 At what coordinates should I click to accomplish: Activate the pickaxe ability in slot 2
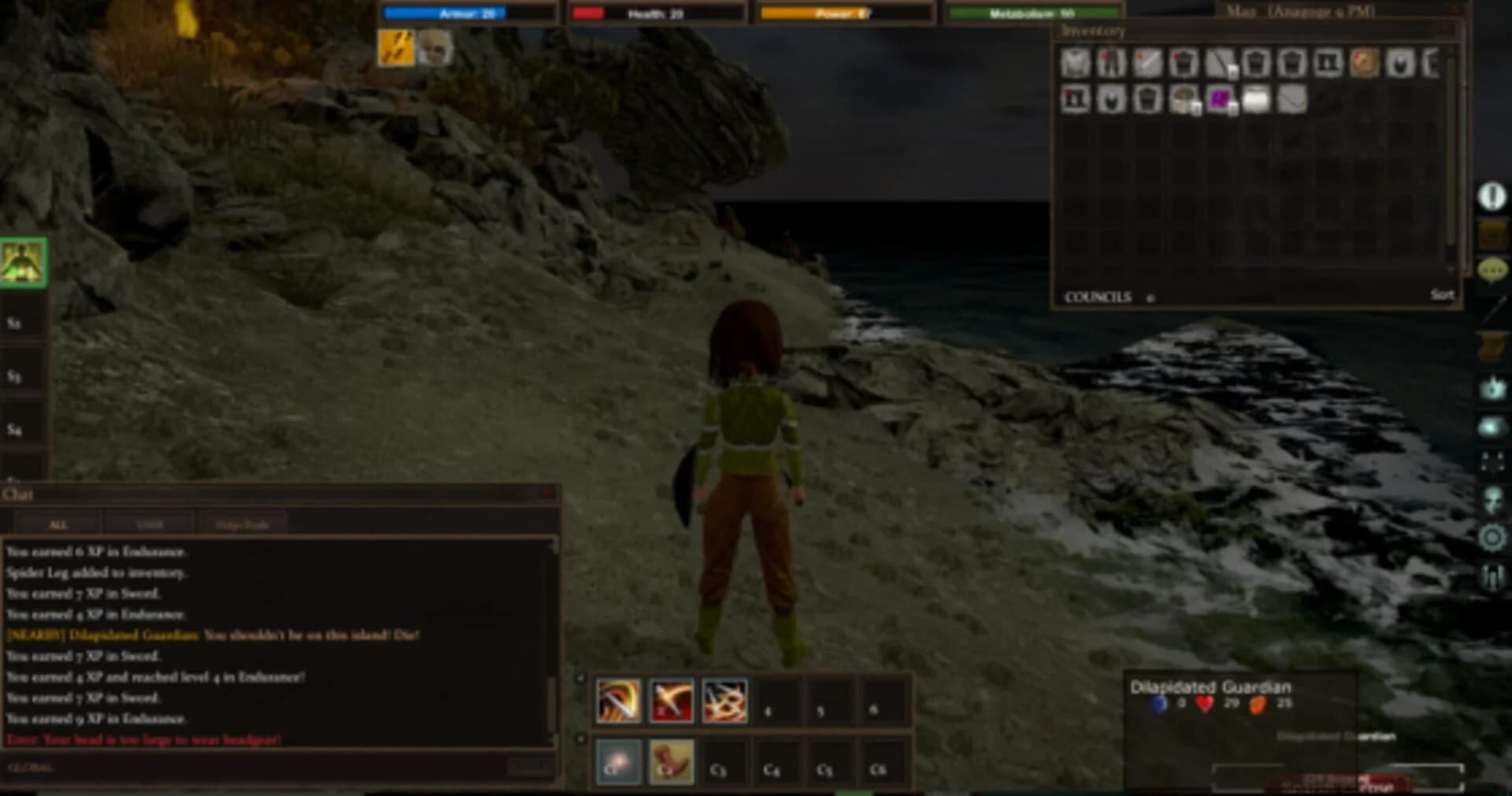[x=671, y=702]
